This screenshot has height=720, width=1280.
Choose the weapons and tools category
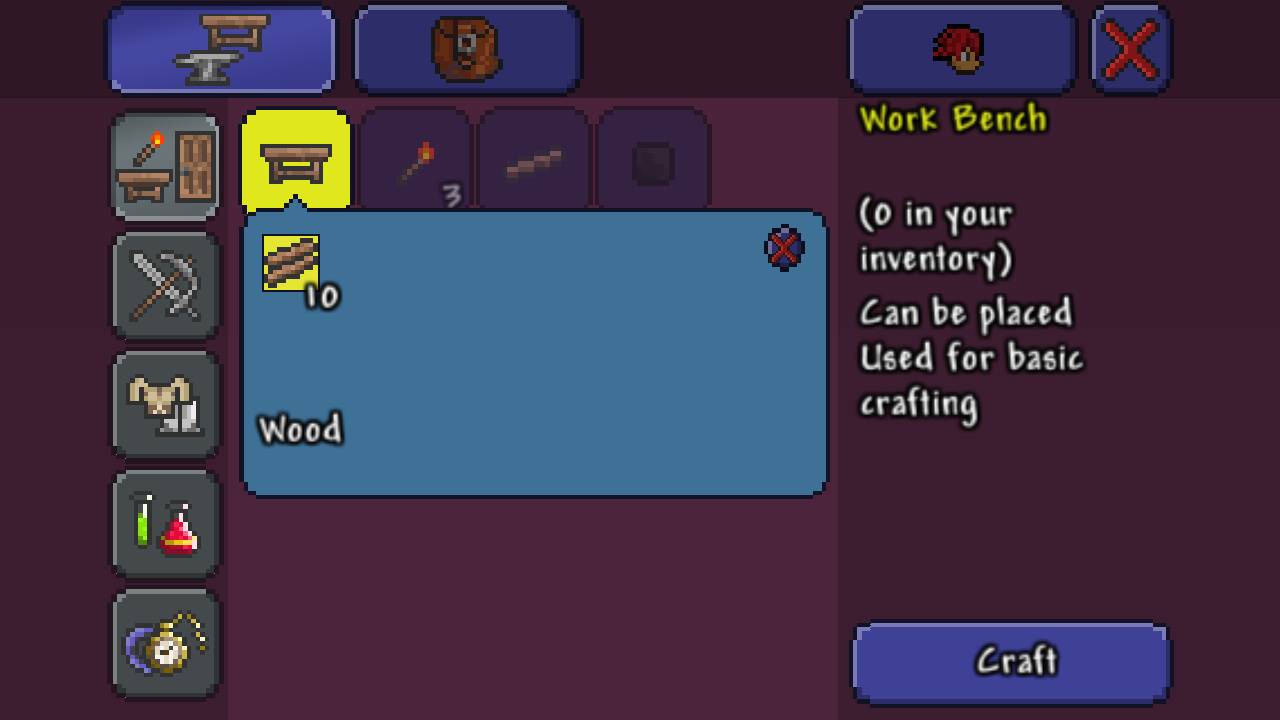pos(165,285)
